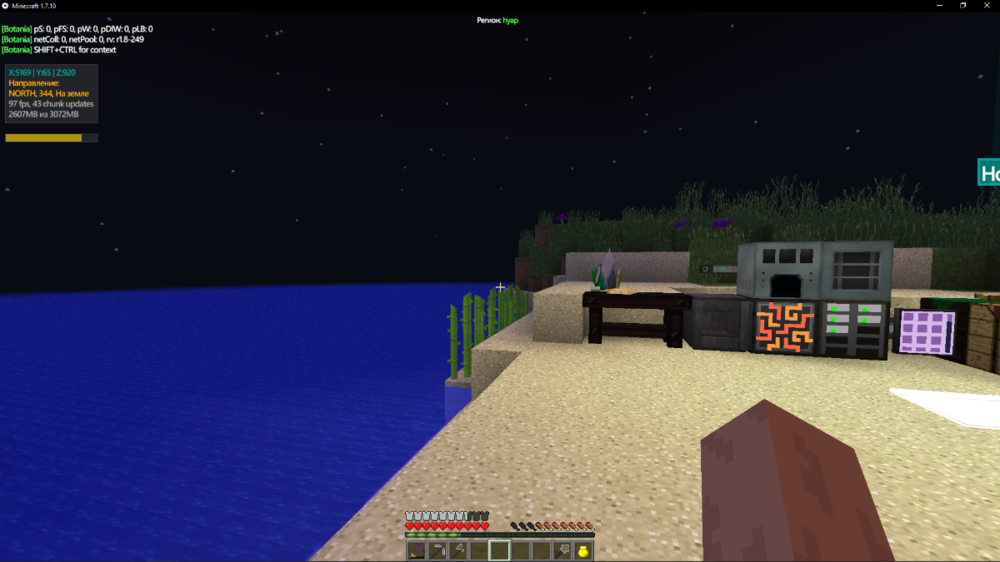Screen dimensions: 1000x562
Task: Click the highlighted empty hotbar slot
Action: (499, 551)
